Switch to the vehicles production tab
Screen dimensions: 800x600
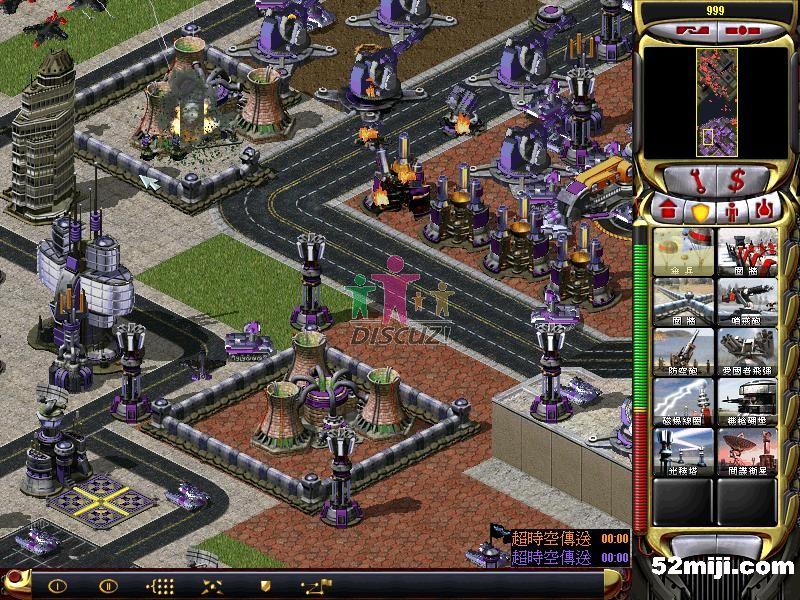click(765, 211)
